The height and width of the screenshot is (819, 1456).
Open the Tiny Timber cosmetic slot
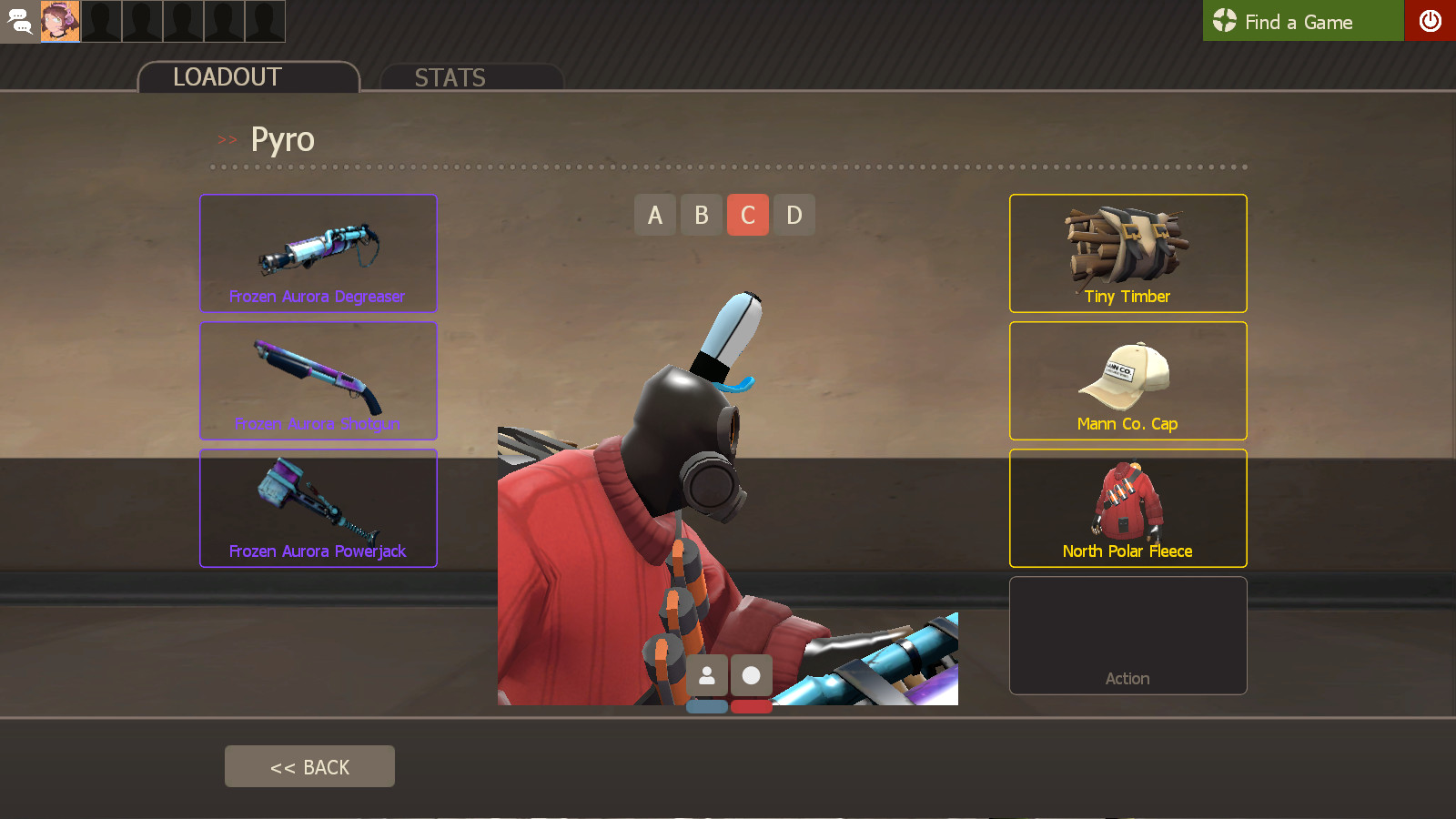(x=1127, y=253)
